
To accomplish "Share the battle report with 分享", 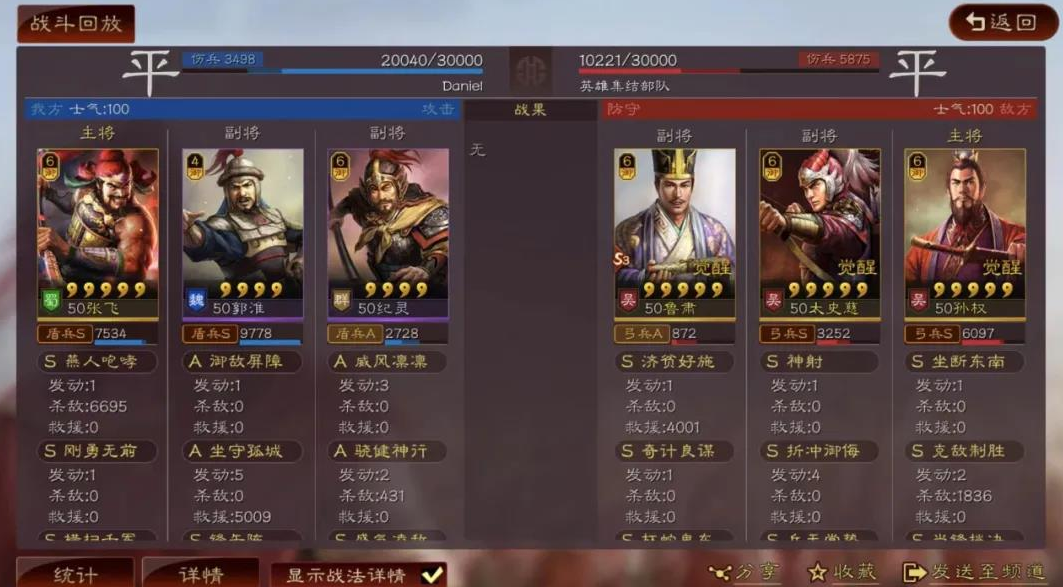I will coord(745,572).
